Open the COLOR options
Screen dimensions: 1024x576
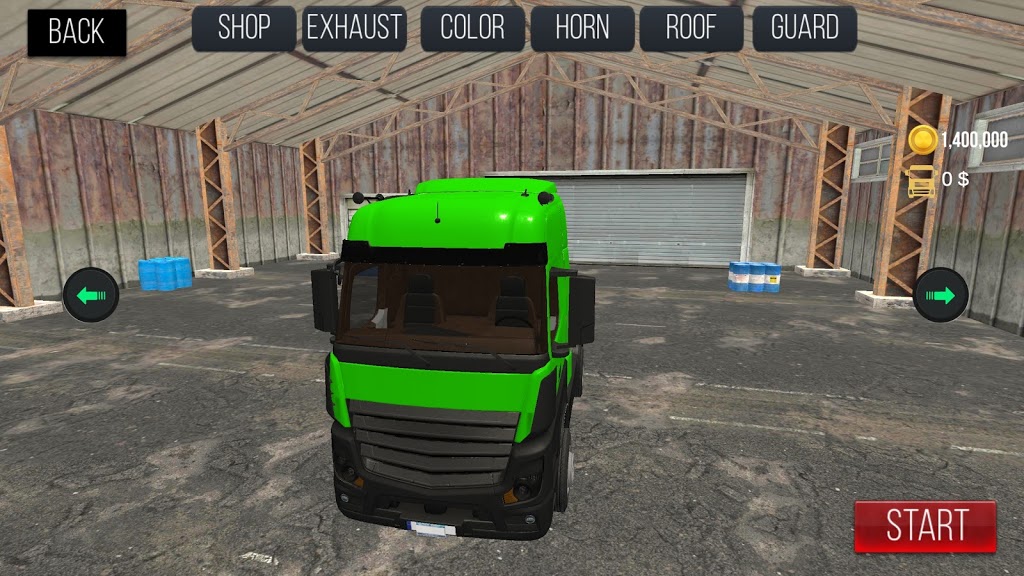coord(472,29)
